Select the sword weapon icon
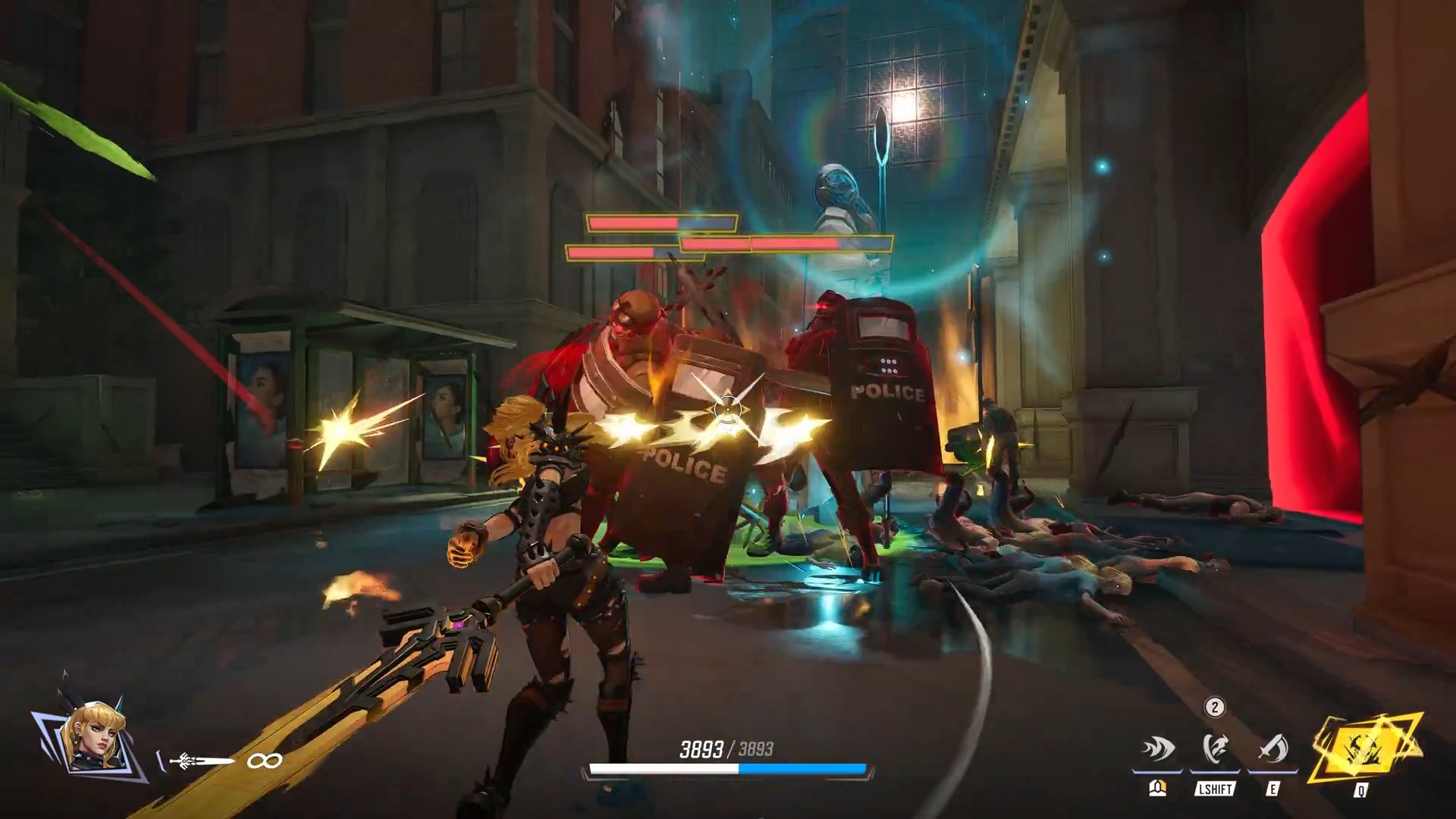Viewport: 1456px width, 819px height. 200,761
